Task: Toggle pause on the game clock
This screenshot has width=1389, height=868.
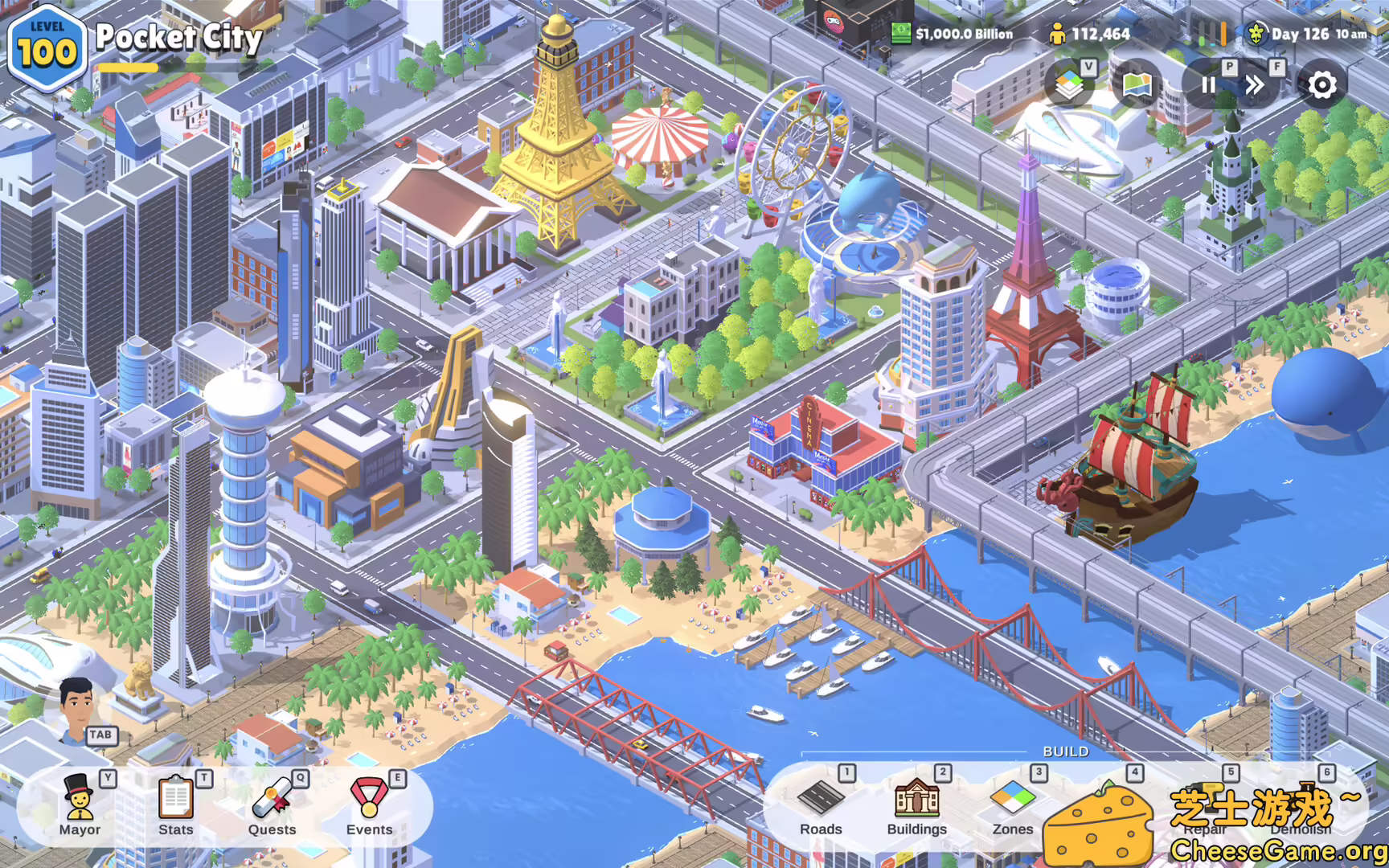Action: tap(1208, 85)
